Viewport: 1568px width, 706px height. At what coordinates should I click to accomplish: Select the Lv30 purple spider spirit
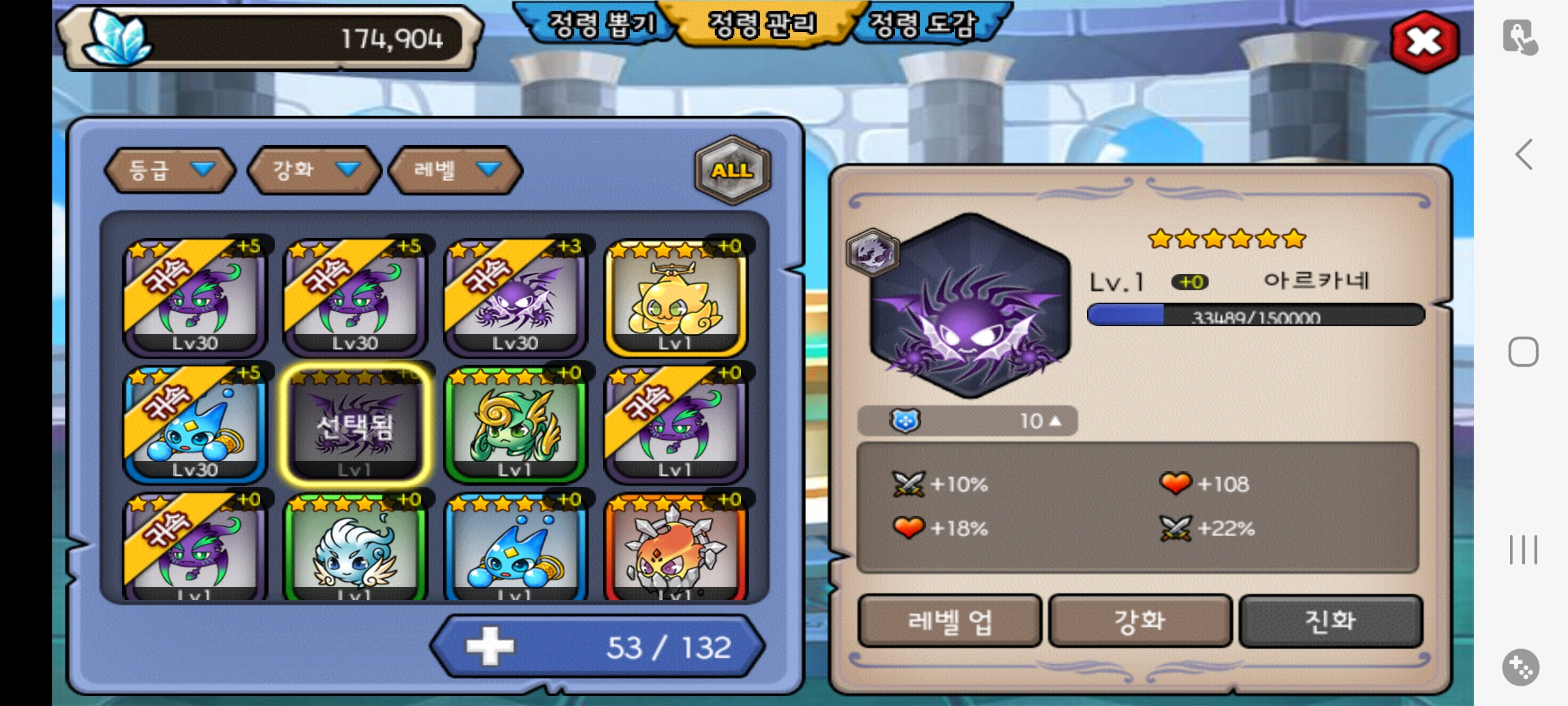coord(515,299)
